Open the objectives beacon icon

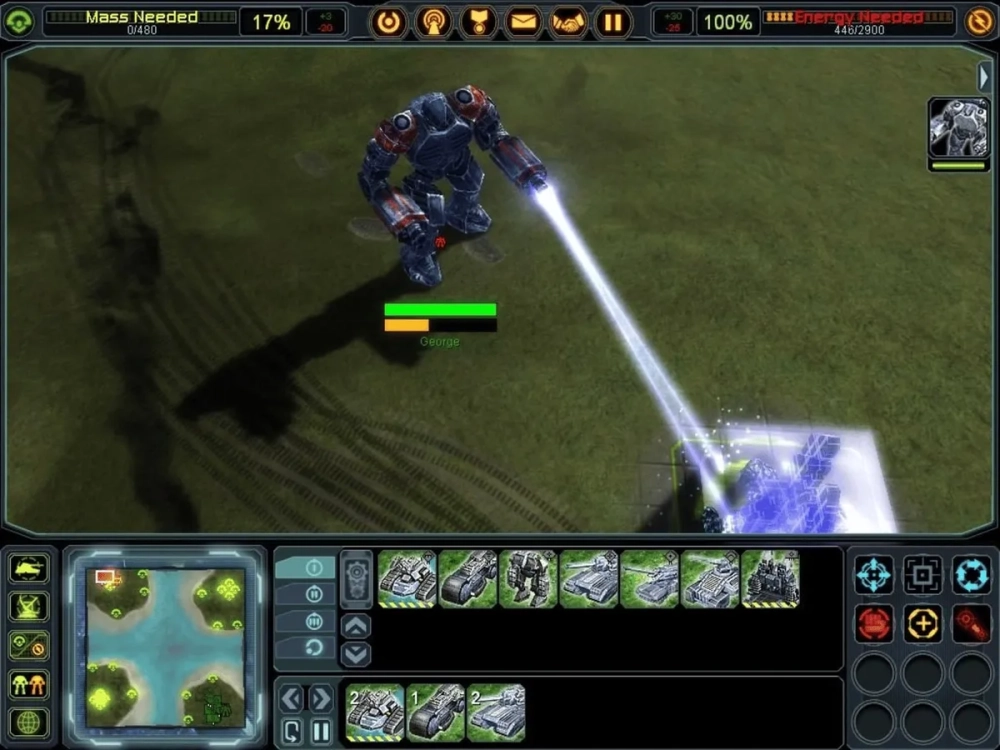pyautogui.click(x=434, y=21)
